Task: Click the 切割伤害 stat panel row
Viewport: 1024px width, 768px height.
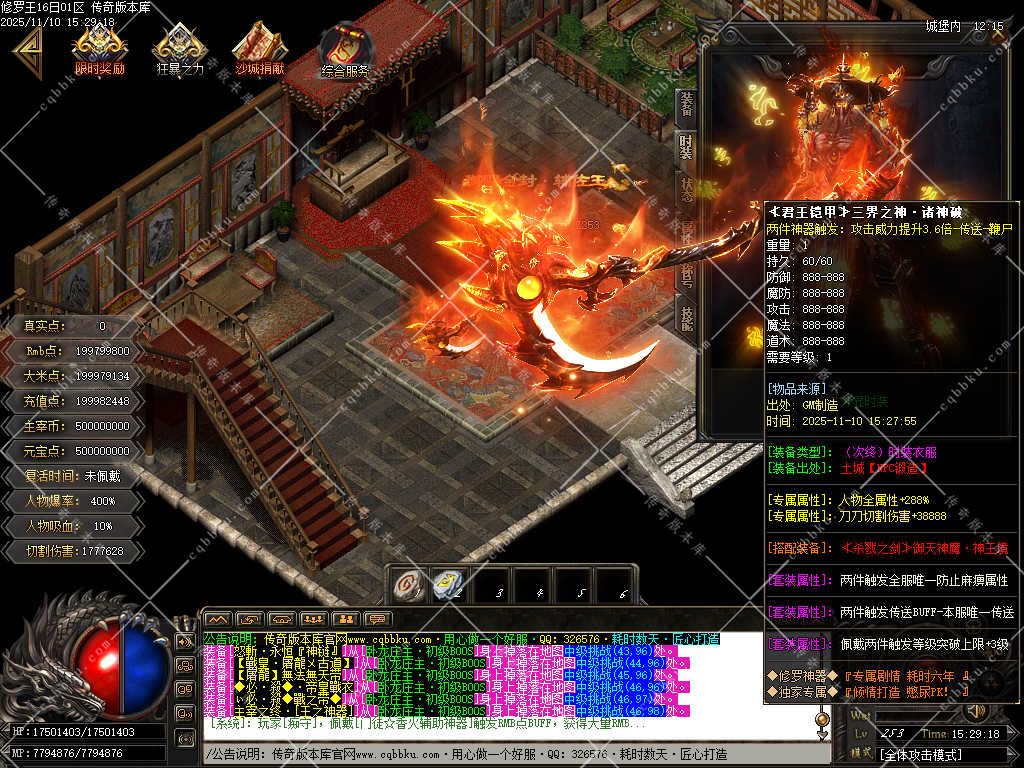Action: click(x=75, y=551)
